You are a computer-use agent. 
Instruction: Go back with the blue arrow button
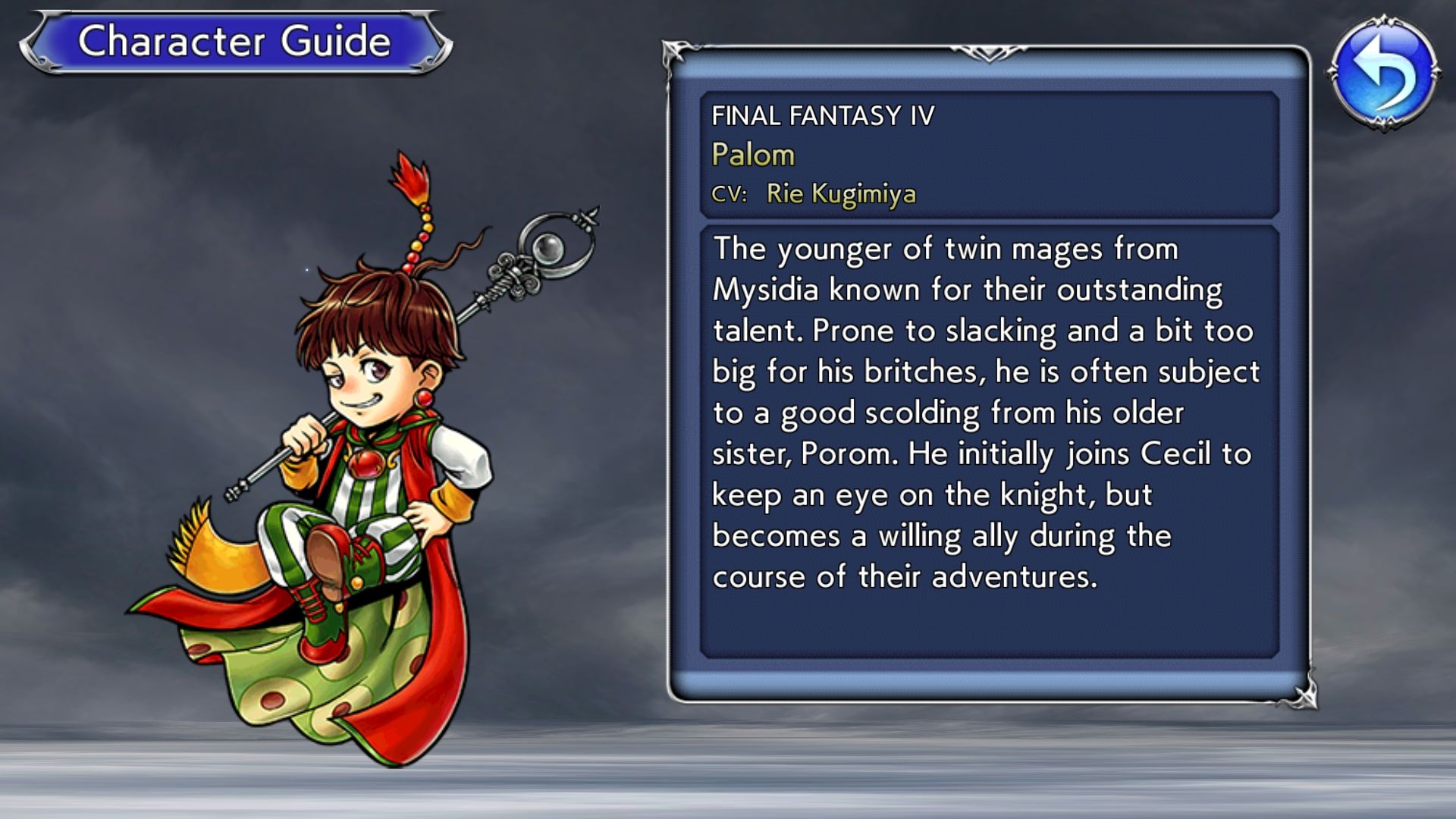click(1383, 73)
